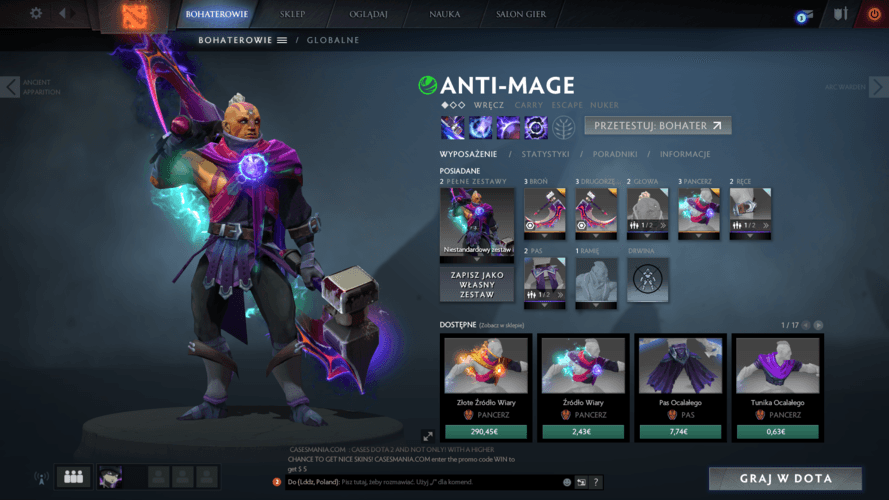The width and height of the screenshot is (889, 500).
Task: Open the Salon Gier tab
Action: click(x=520, y=15)
